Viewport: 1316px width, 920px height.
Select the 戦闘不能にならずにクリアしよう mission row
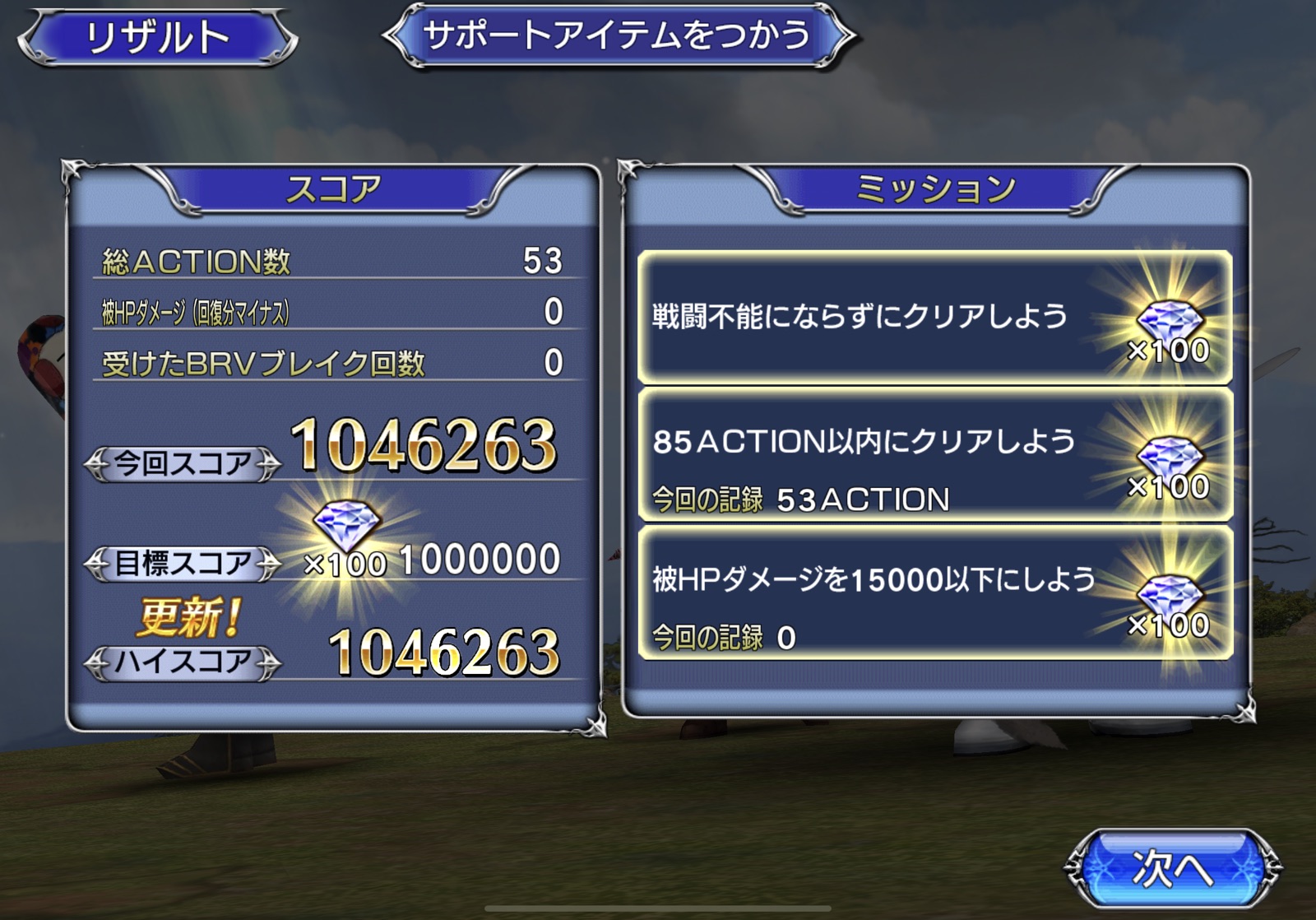tap(934, 318)
